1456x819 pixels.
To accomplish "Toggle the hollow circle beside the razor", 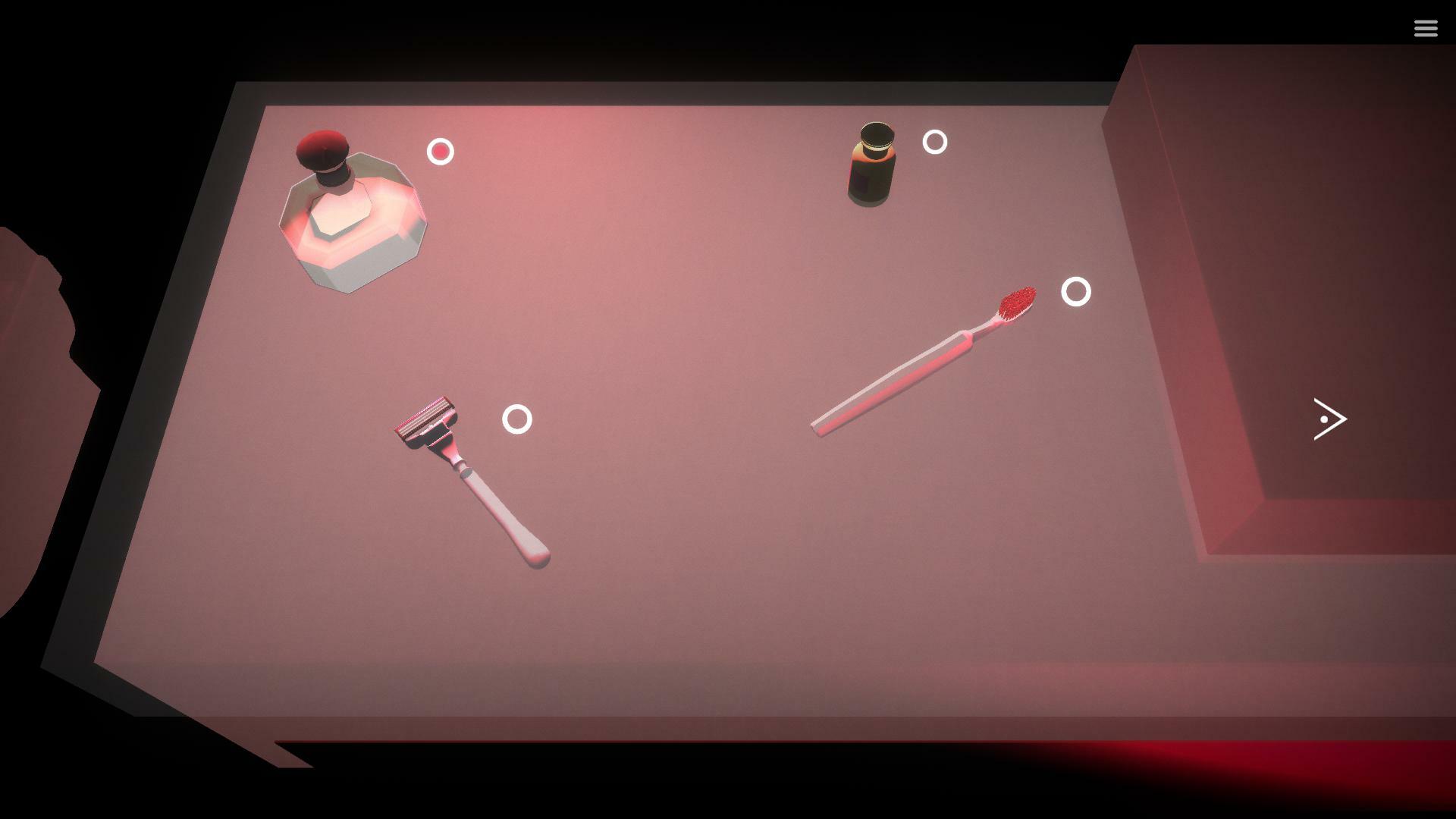I will tap(519, 418).
